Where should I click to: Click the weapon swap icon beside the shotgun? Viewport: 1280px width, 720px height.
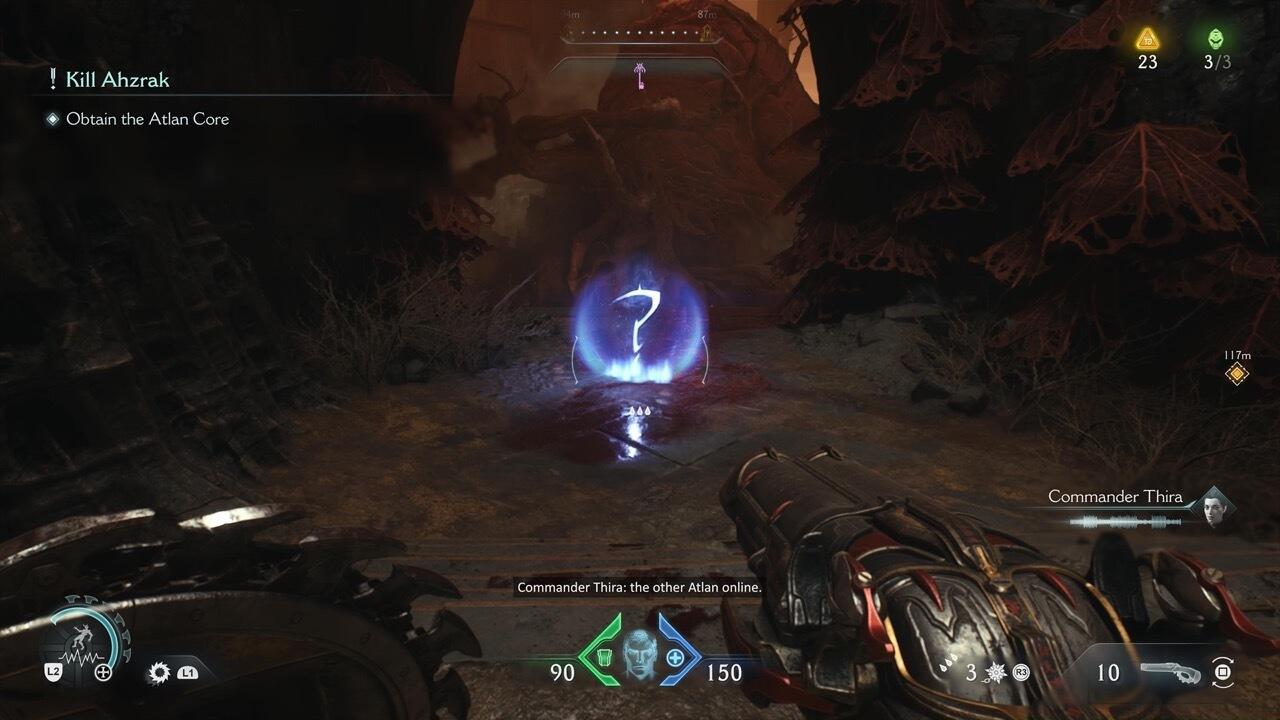pyautogui.click(x=1221, y=672)
